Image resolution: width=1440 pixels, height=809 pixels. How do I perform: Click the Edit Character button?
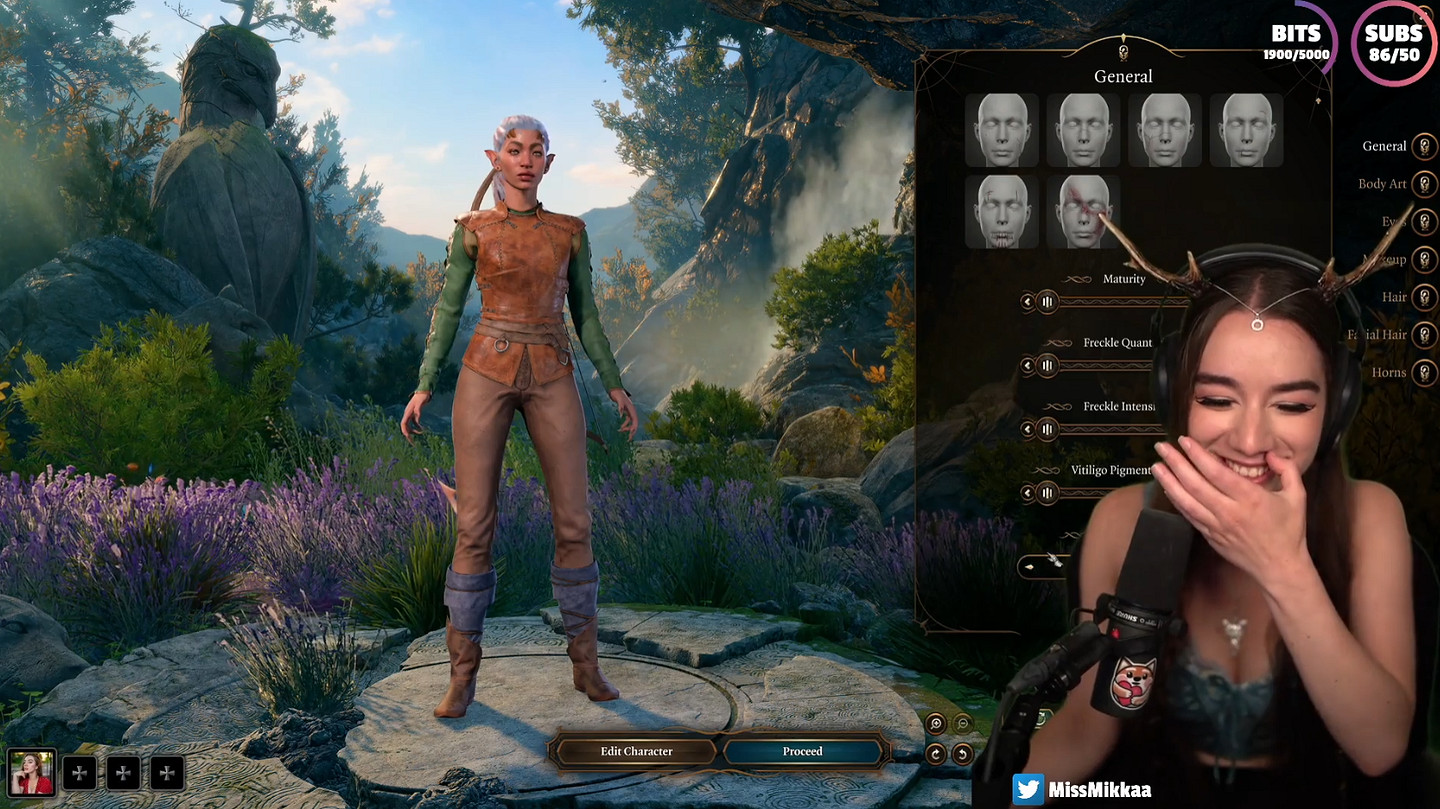tap(636, 751)
